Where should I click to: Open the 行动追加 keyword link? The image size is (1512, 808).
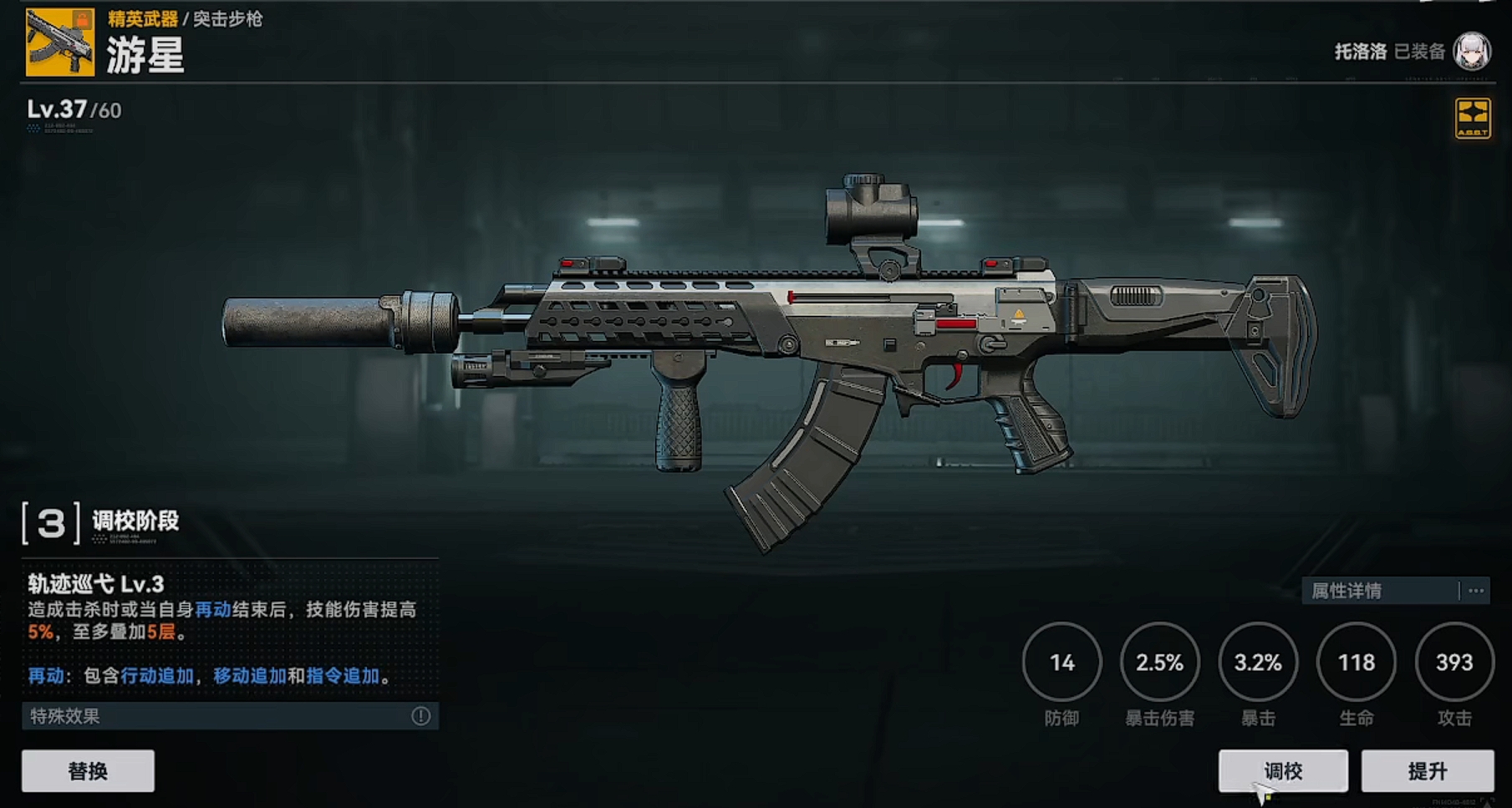(157, 676)
